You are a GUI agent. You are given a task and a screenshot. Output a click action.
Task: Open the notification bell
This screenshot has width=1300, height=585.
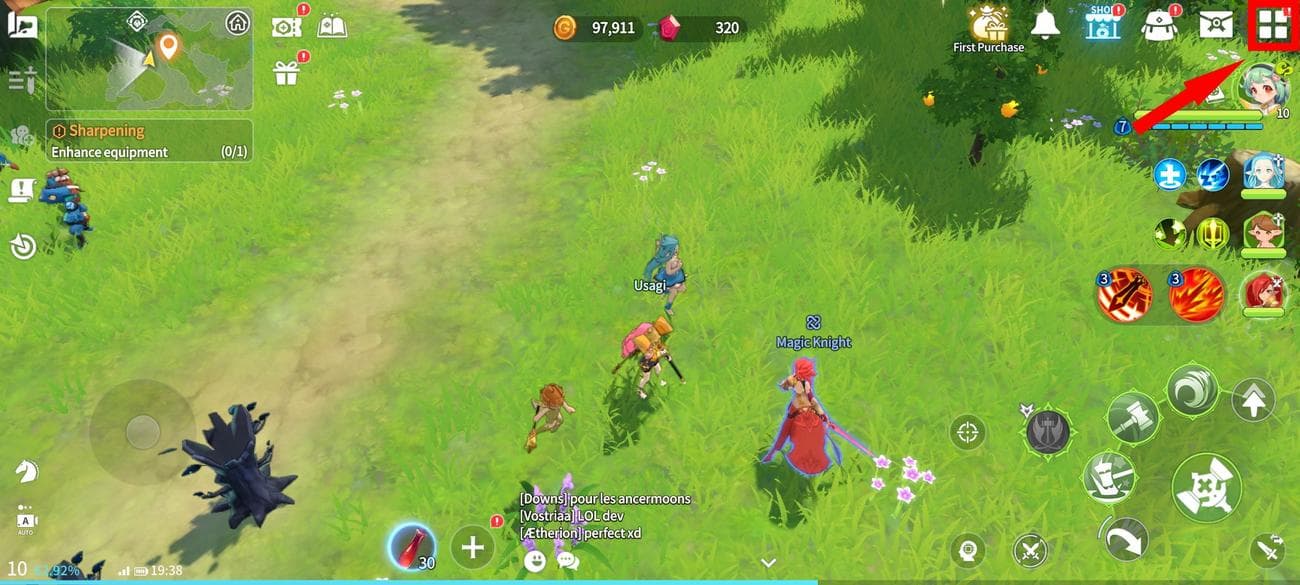click(1045, 22)
